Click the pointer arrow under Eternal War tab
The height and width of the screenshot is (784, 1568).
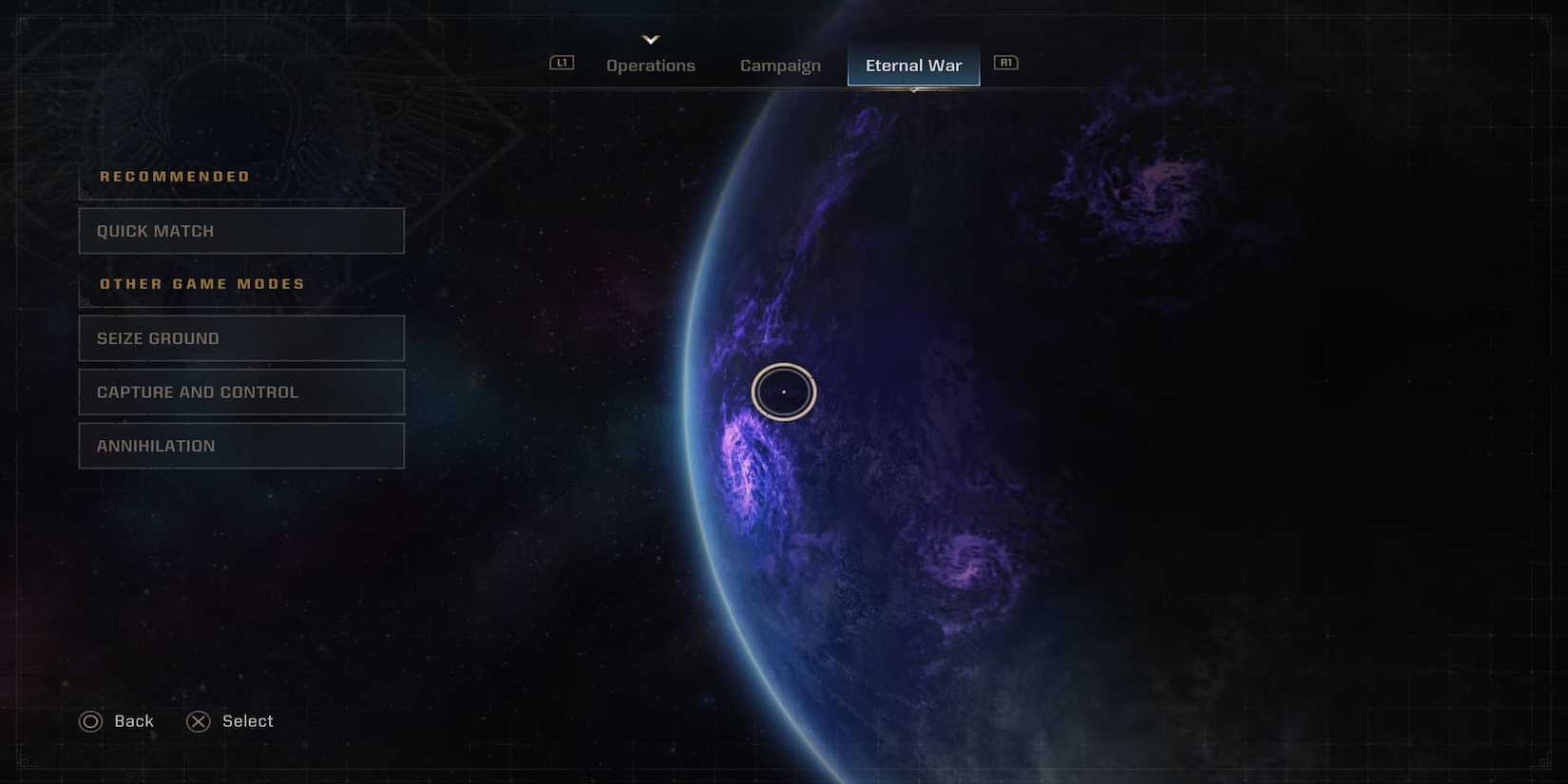[x=913, y=88]
